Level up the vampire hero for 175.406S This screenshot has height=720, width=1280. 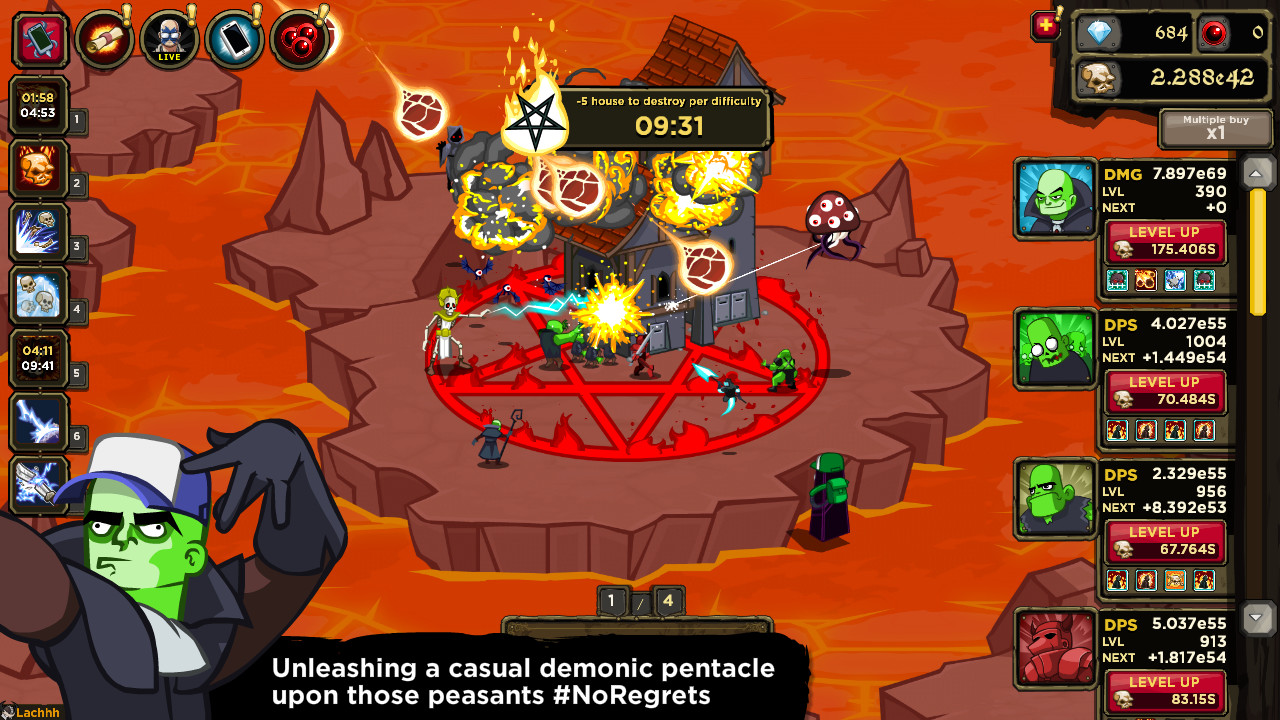pyautogui.click(x=1164, y=243)
